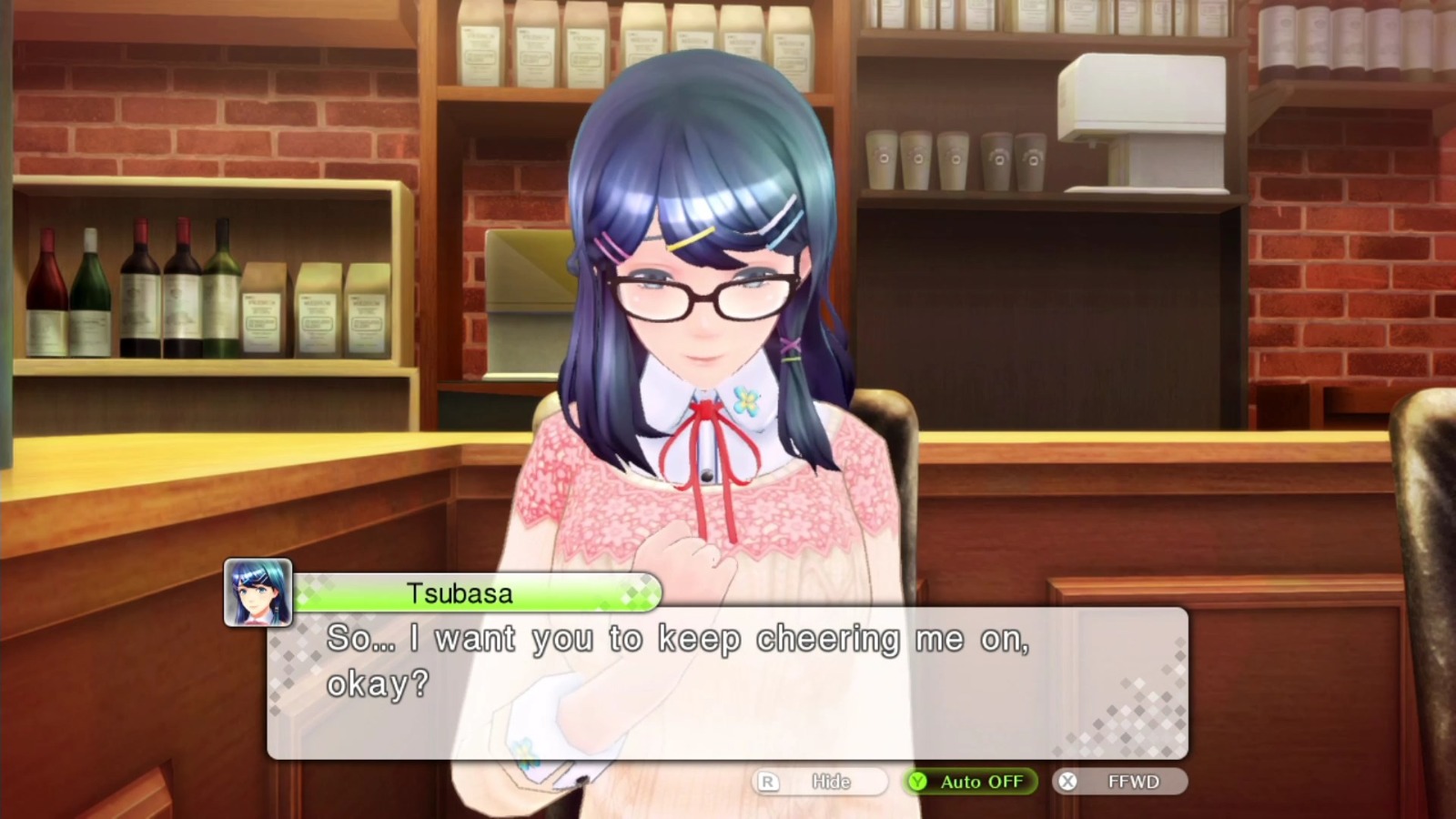
Task: Click the Y glyph inside the Auto pill
Action: 919,781
